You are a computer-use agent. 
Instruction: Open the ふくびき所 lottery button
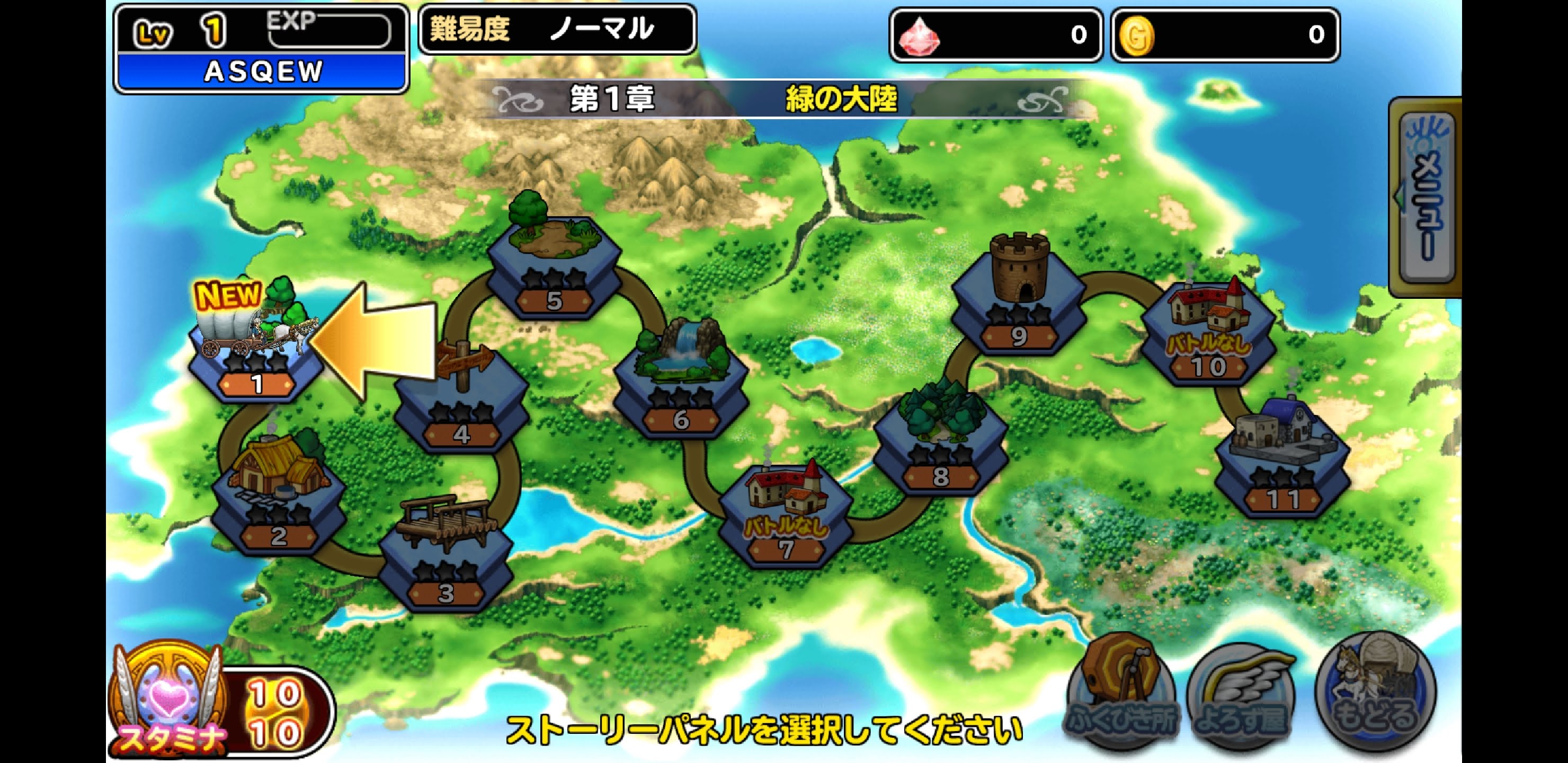pos(1122,691)
